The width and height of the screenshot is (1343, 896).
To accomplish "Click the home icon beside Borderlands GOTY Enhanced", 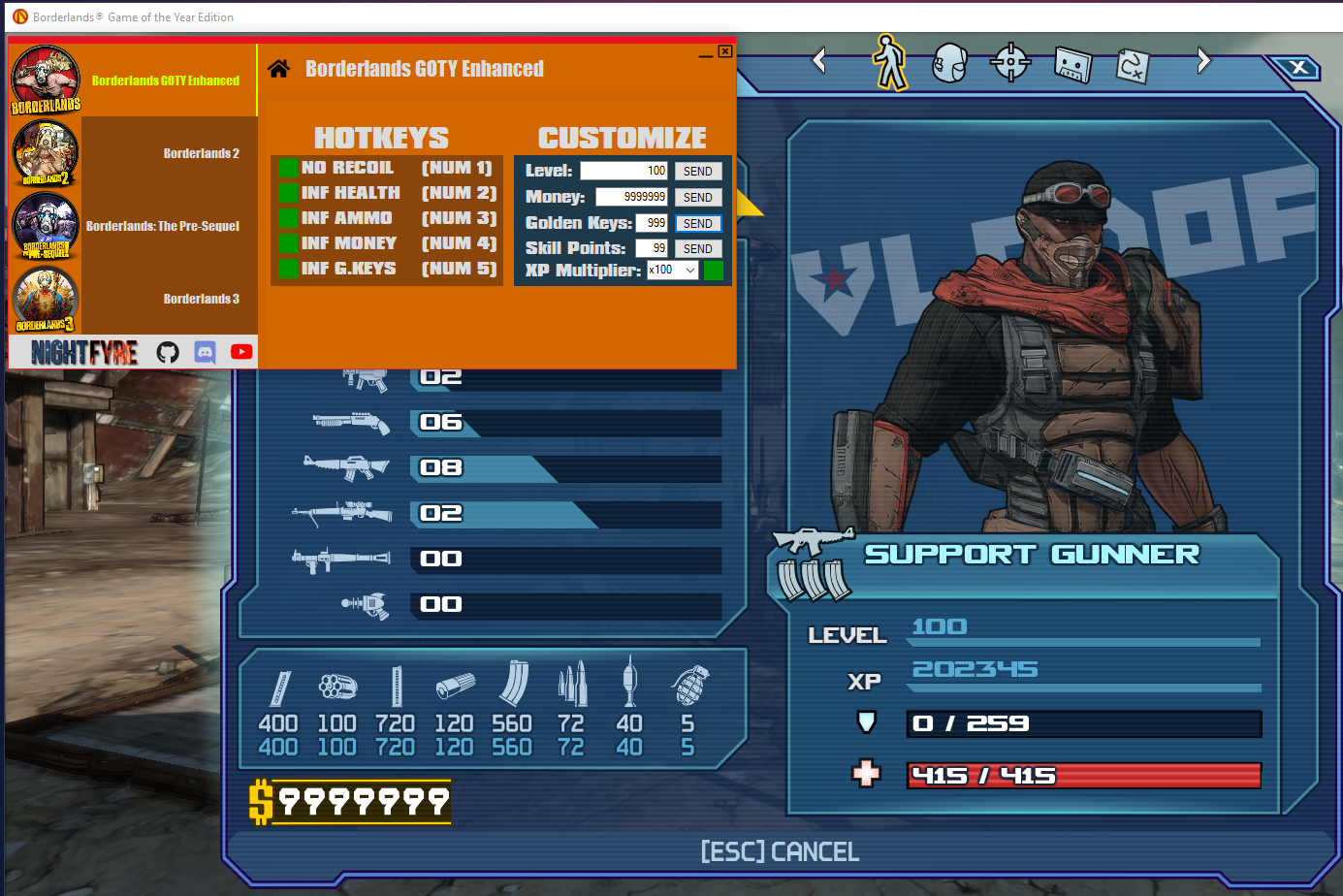I will (280, 68).
